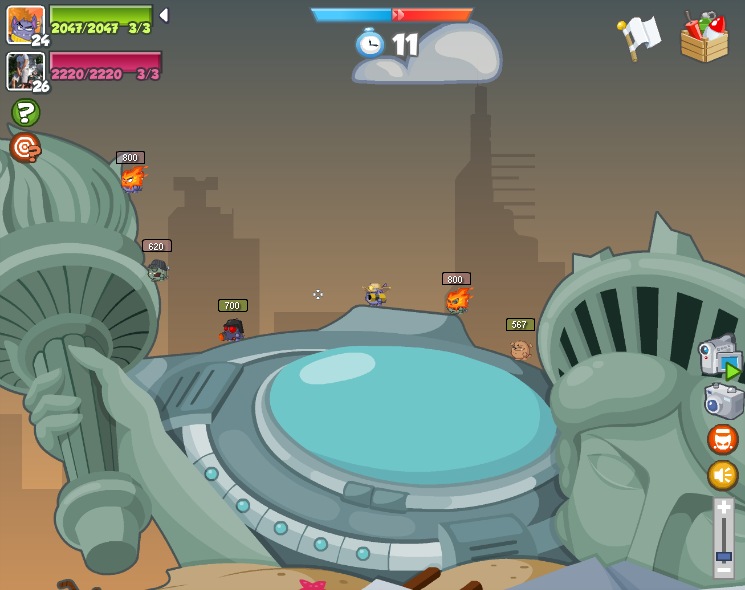The height and width of the screenshot is (590, 745).
Task: Open the green question mark help
Action: pos(25,112)
